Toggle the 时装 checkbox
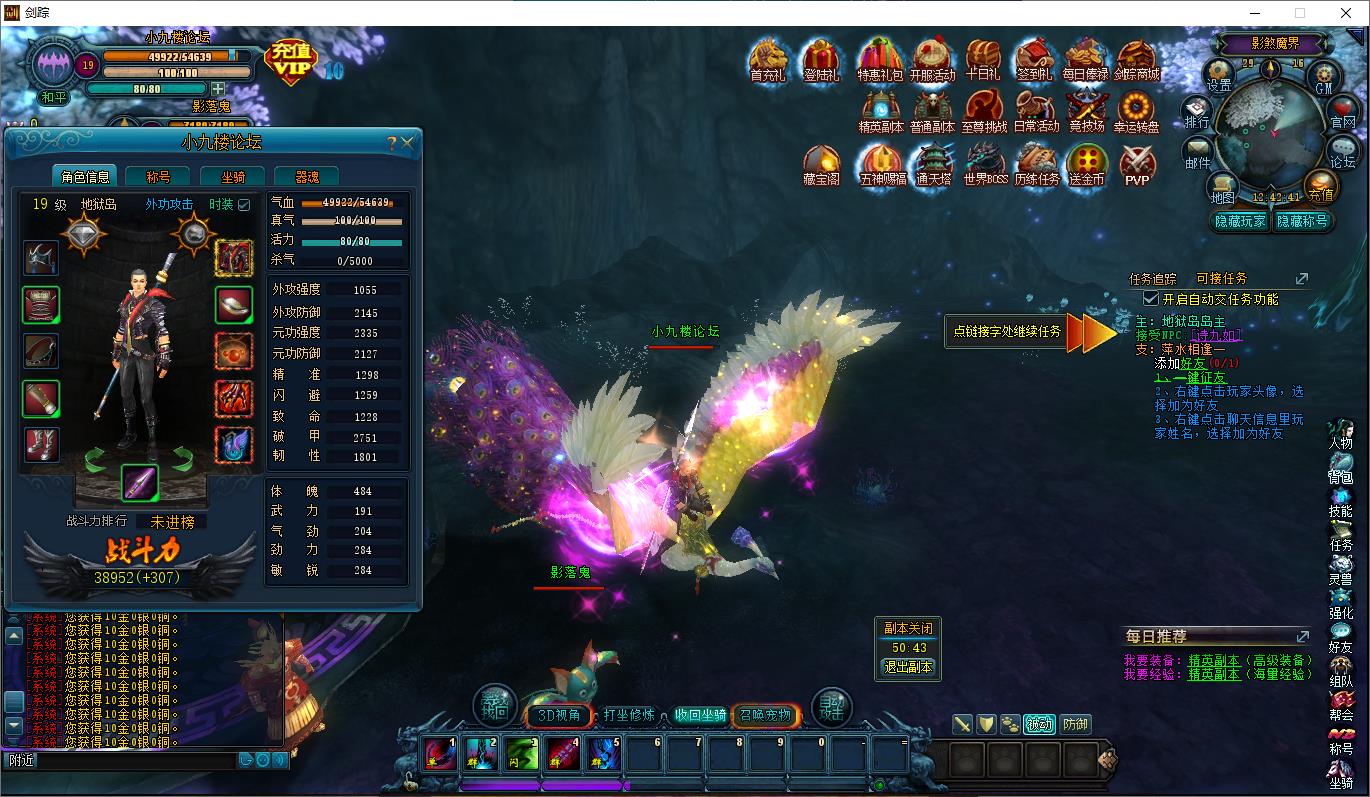The width and height of the screenshot is (1370, 797). click(x=244, y=205)
